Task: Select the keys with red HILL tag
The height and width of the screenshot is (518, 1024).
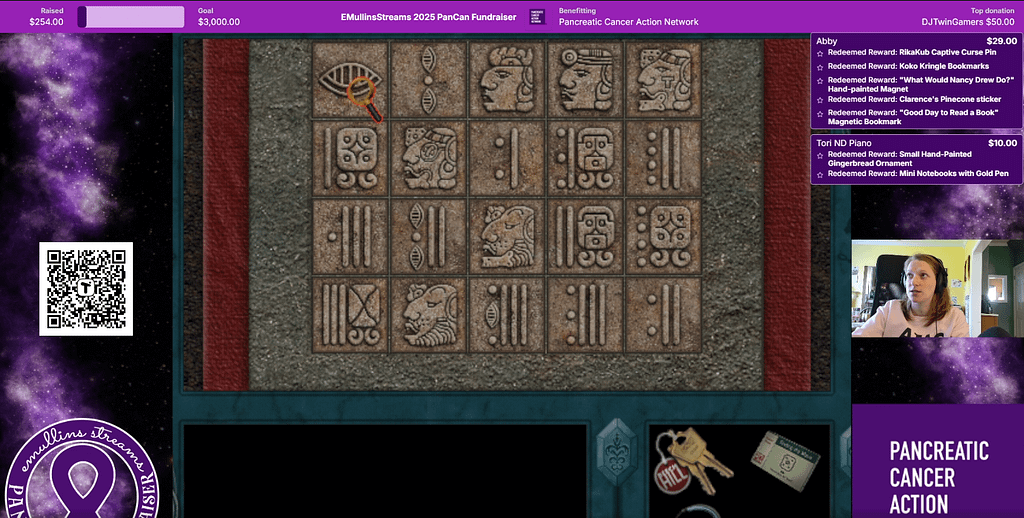Action: click(x=690, y=460)
